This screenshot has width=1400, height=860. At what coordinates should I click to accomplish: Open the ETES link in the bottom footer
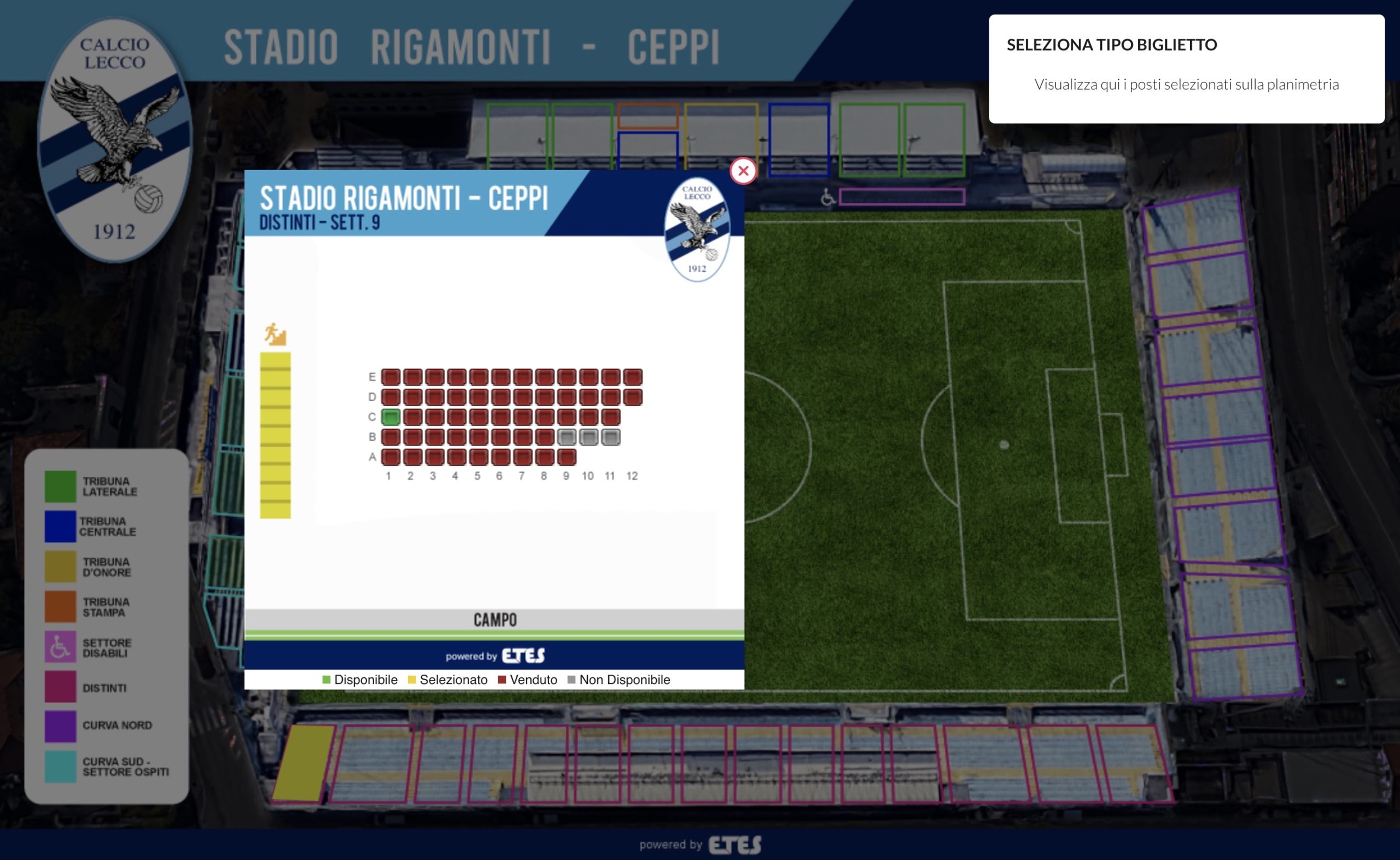pyautogui.click(x=734, y=845)
